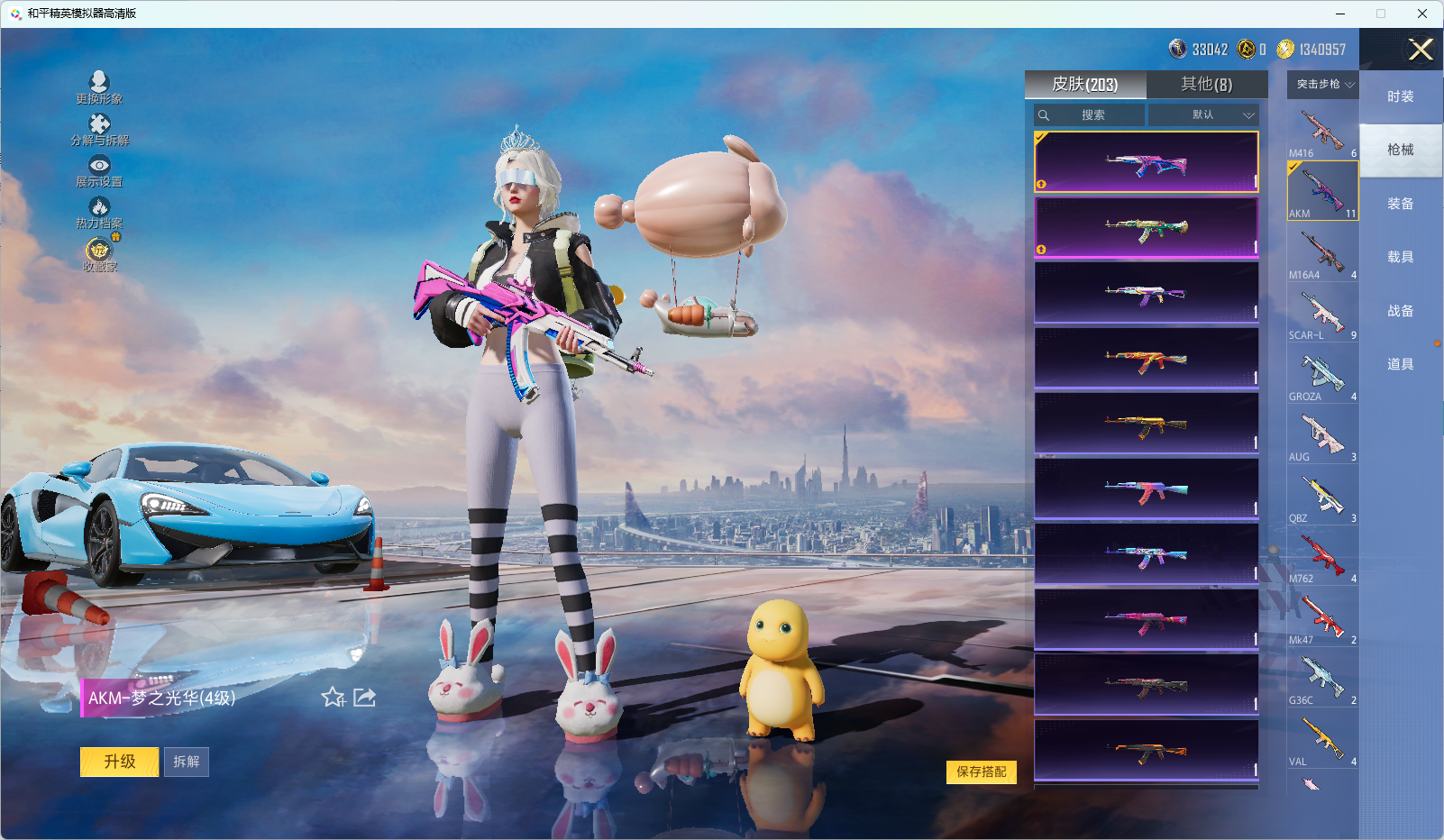The image size is (1444, 840).
Task: Open 展示设置 display settings
Action: (x=99, y=170)
